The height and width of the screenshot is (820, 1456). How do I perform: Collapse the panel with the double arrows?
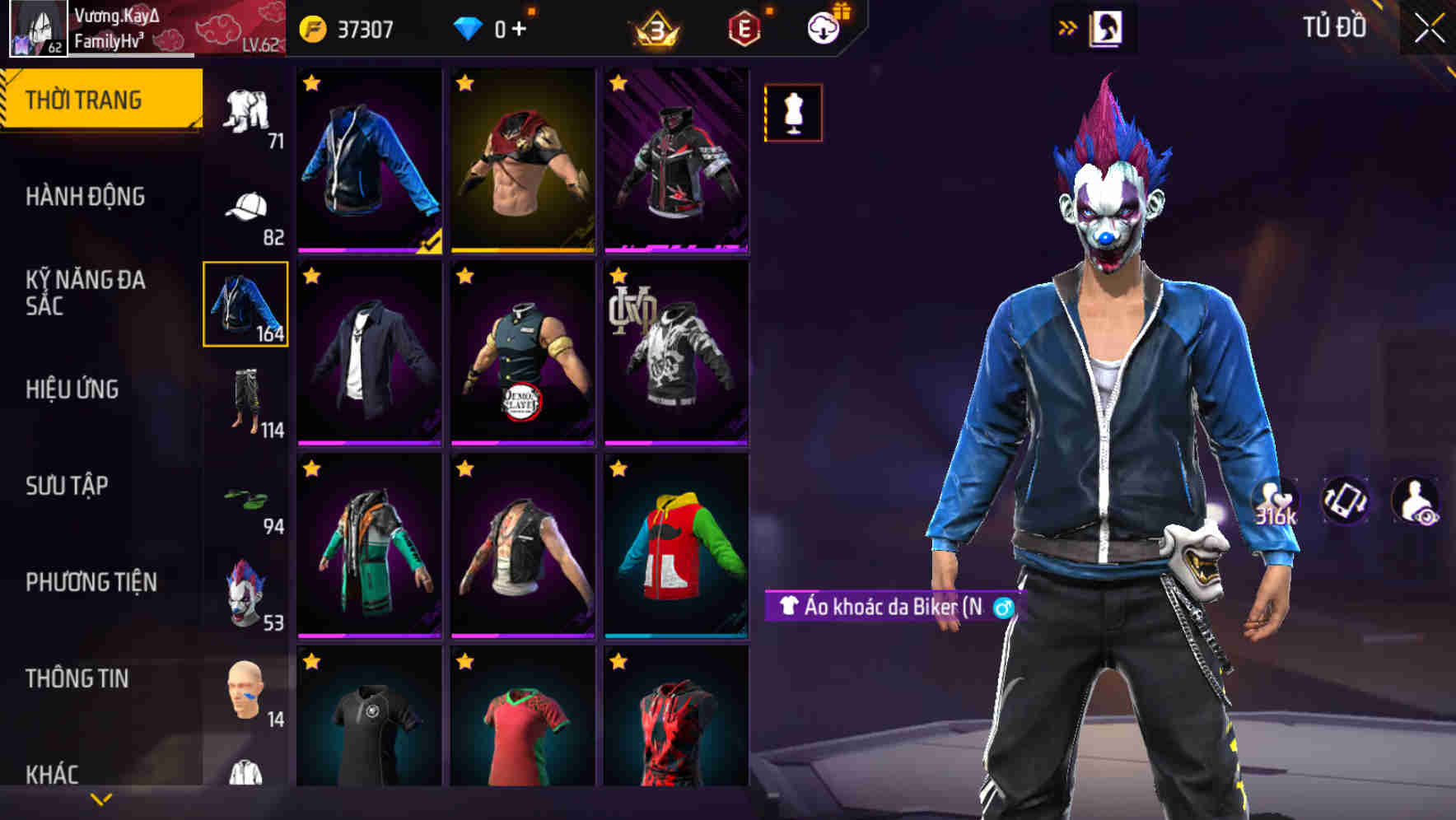(1068, 26)
